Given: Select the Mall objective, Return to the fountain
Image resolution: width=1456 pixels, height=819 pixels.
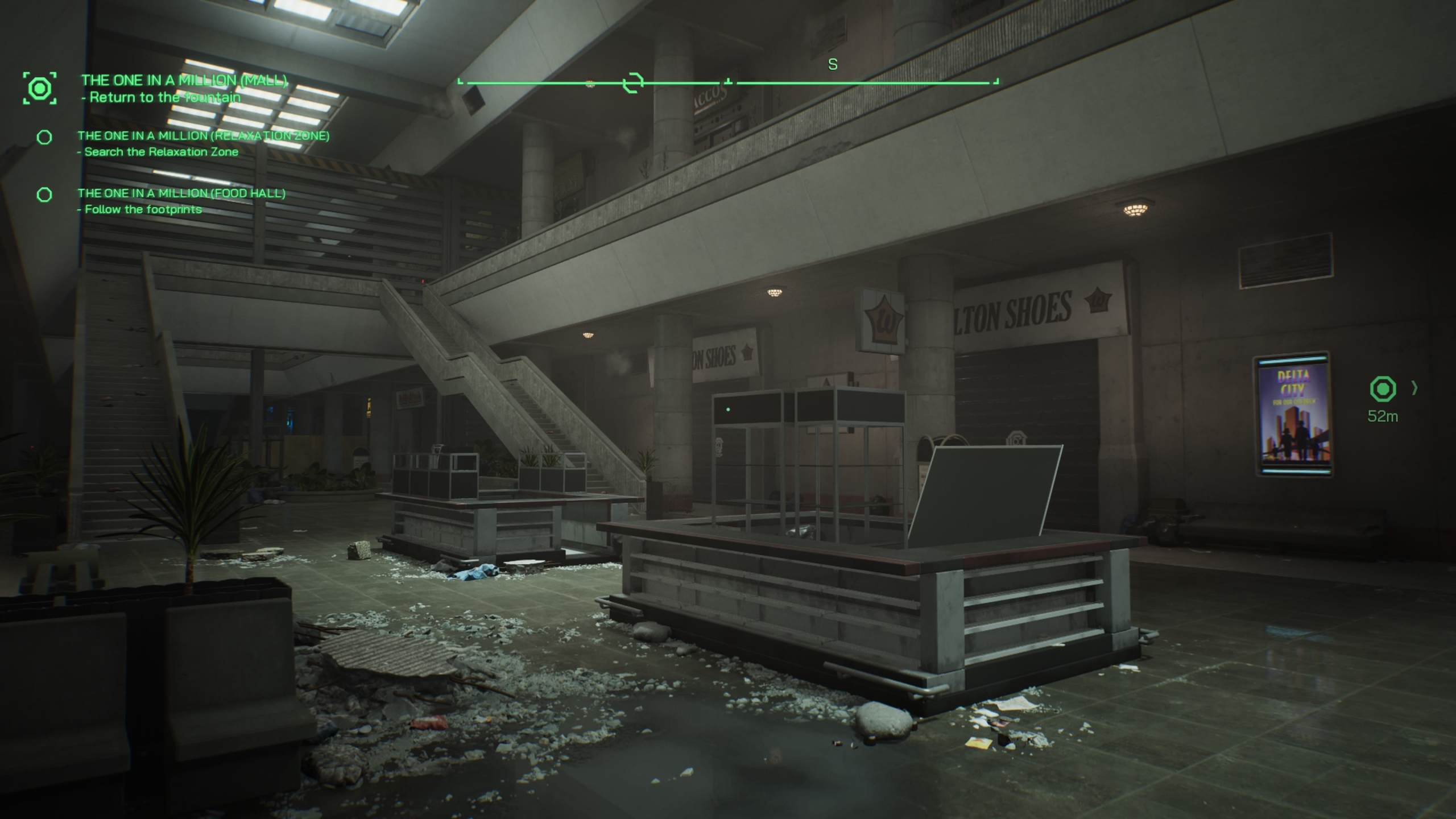Looking at the screenshot, I should [x=184, y=88].
